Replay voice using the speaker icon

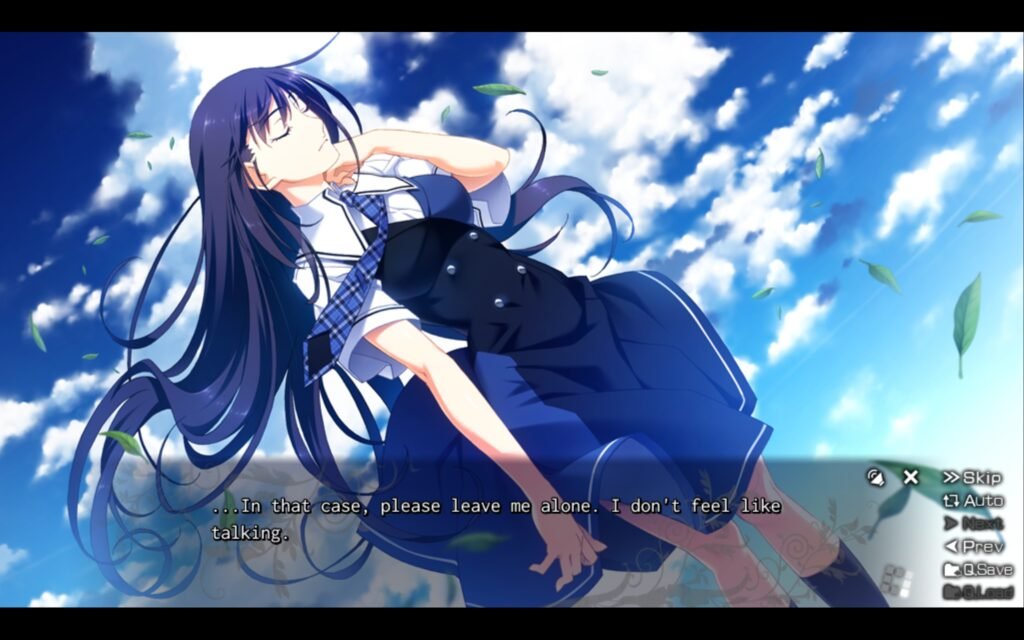coord(877,477)
